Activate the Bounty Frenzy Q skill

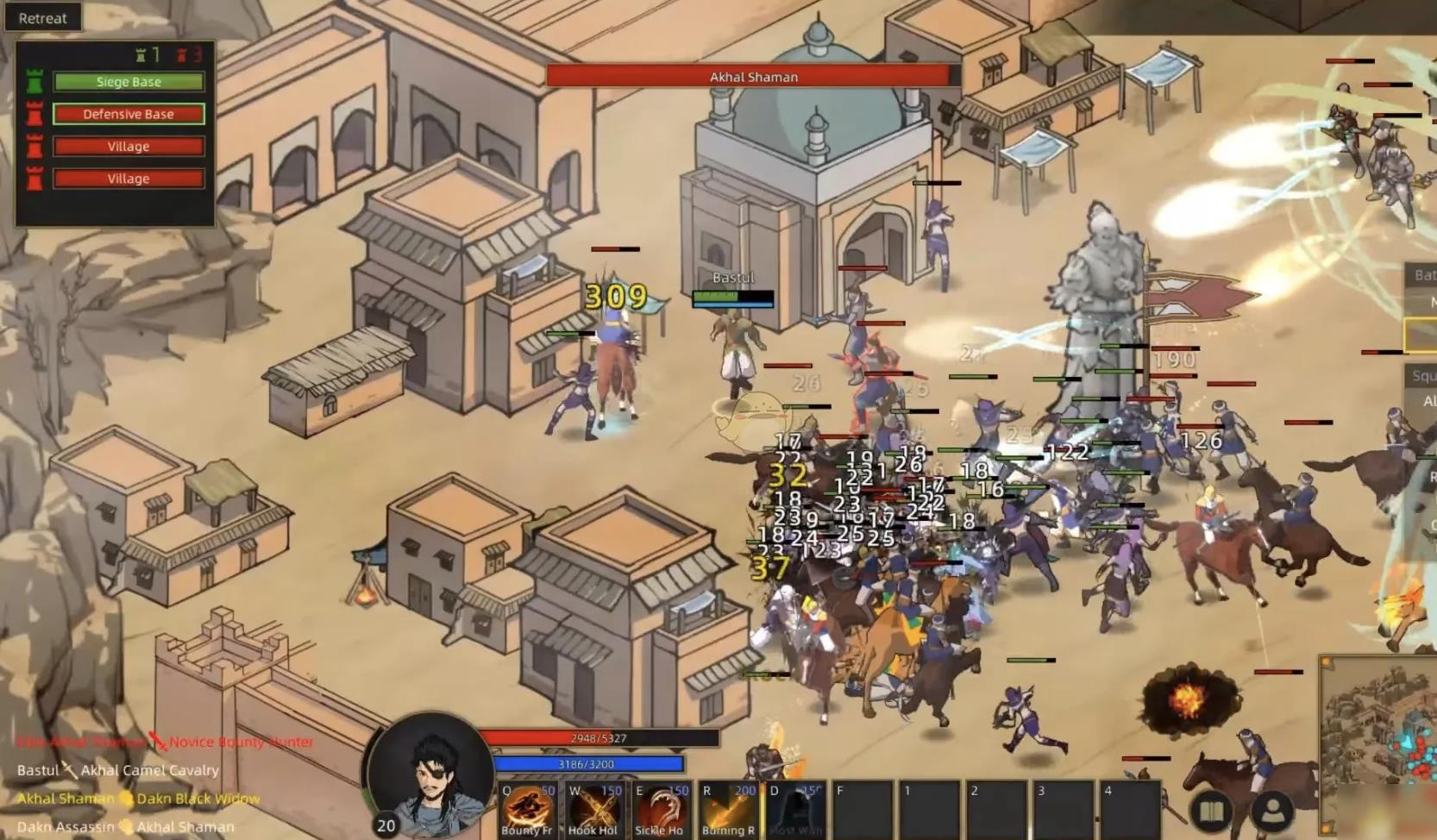tap(528, 811)
